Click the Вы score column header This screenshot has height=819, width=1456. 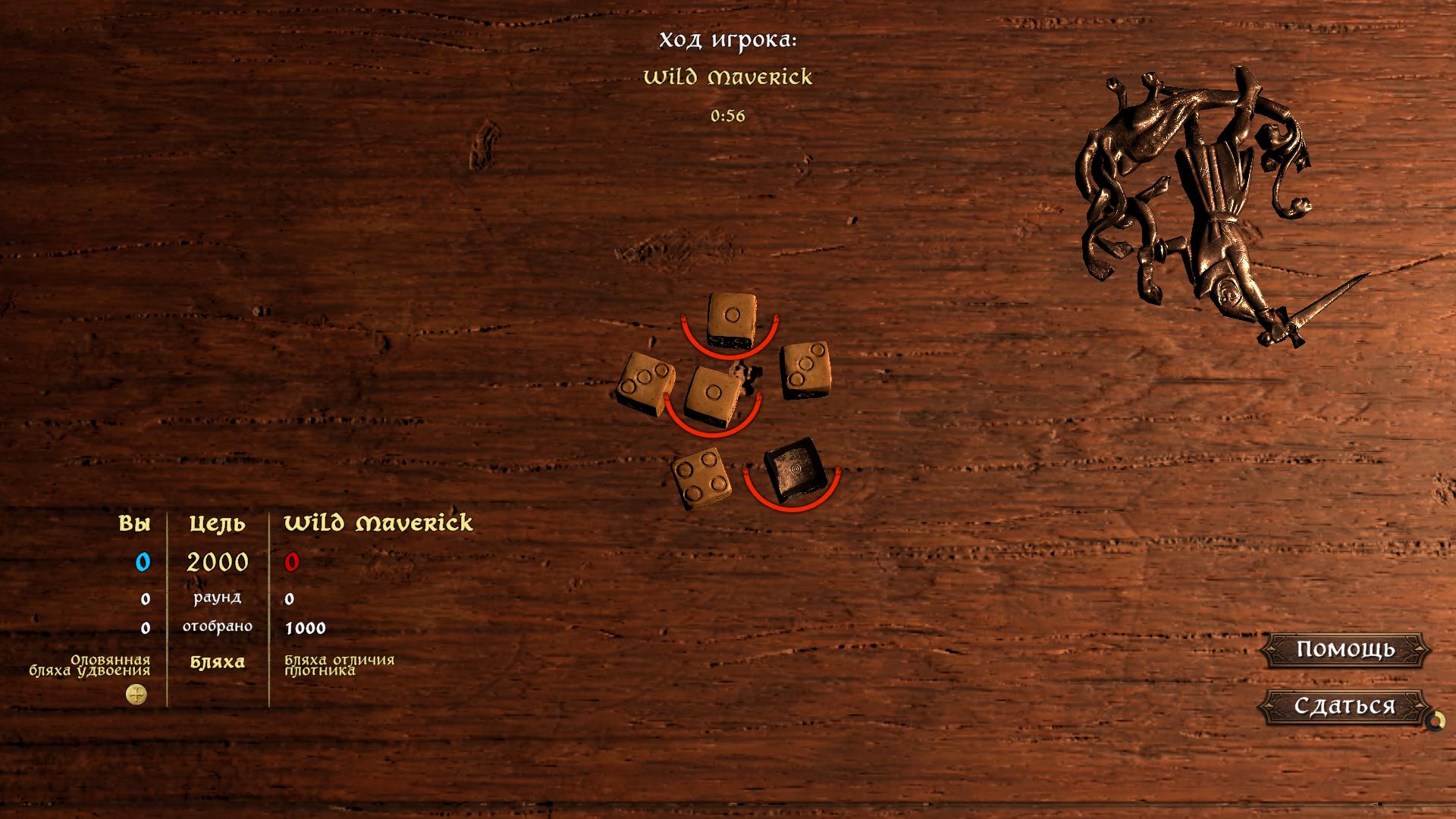pos(134,523)
